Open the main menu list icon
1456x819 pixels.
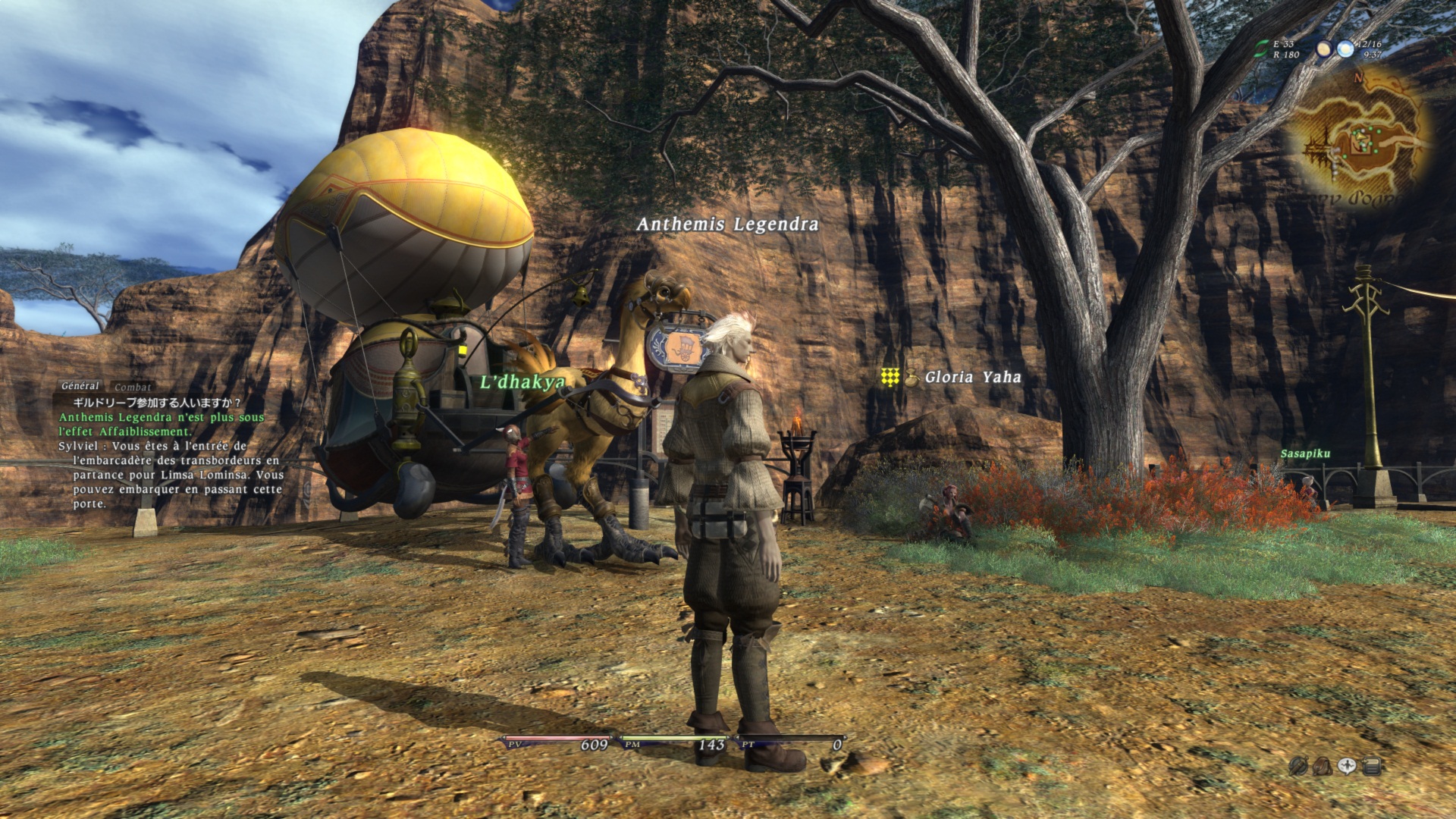coord(1371,766)
